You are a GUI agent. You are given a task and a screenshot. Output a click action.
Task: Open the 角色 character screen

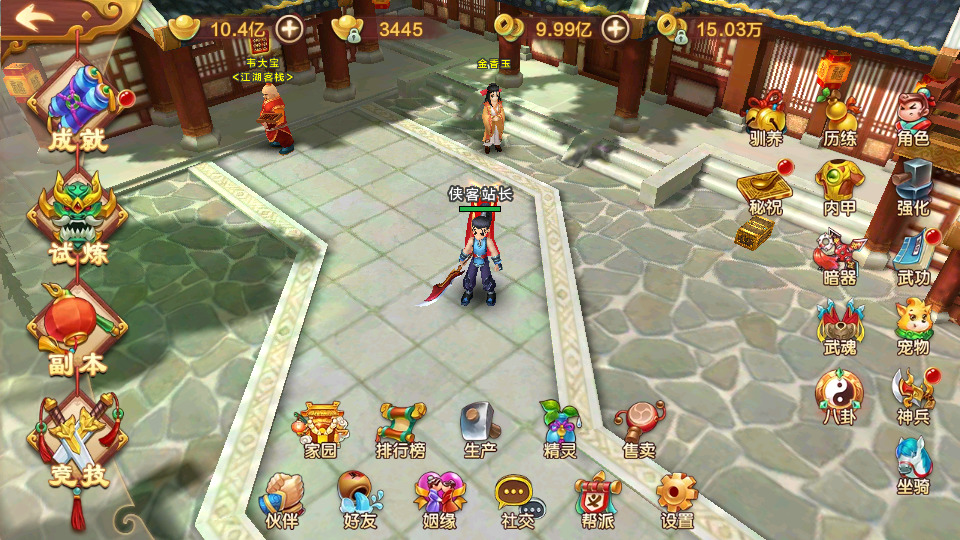click(x=913, y=116)
